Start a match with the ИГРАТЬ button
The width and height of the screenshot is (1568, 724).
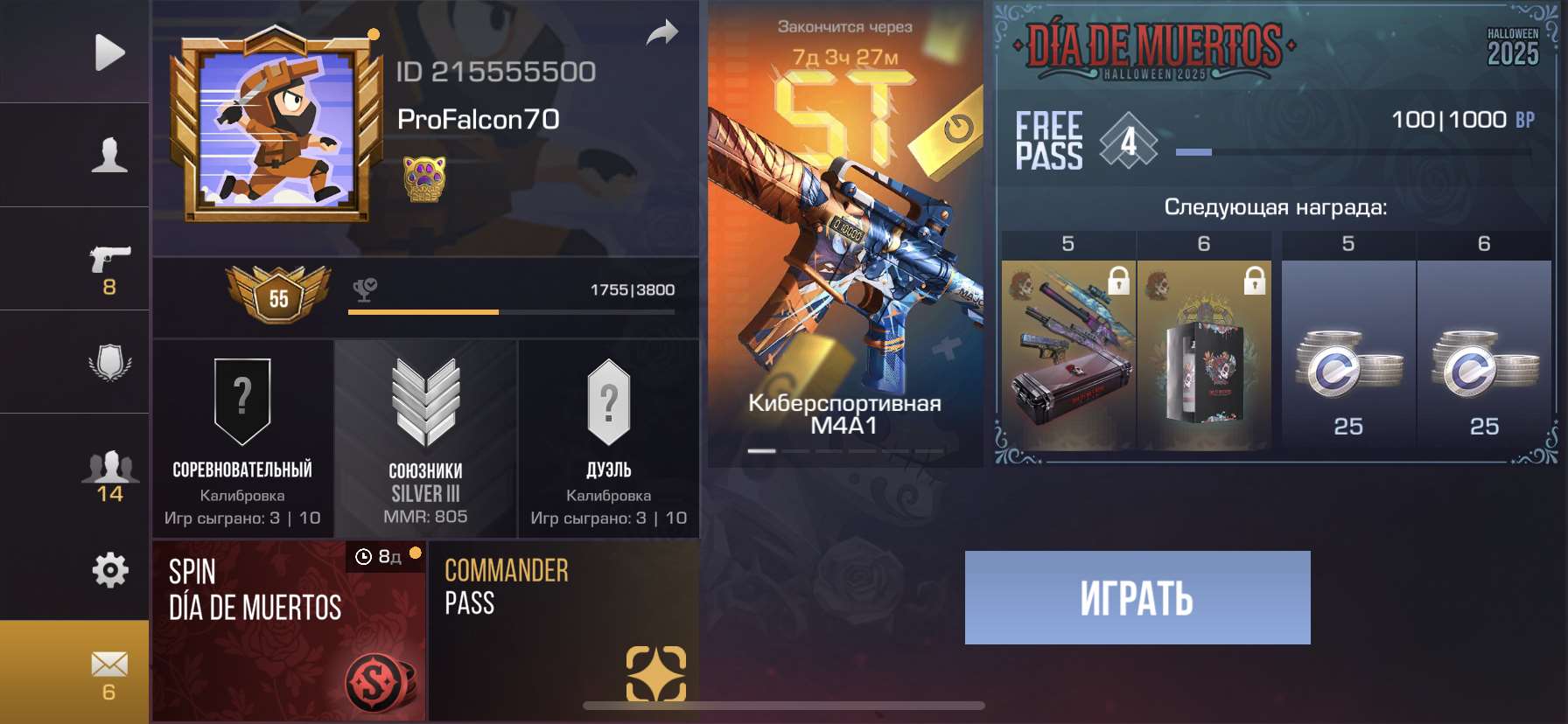click(x=1137, y=598)
